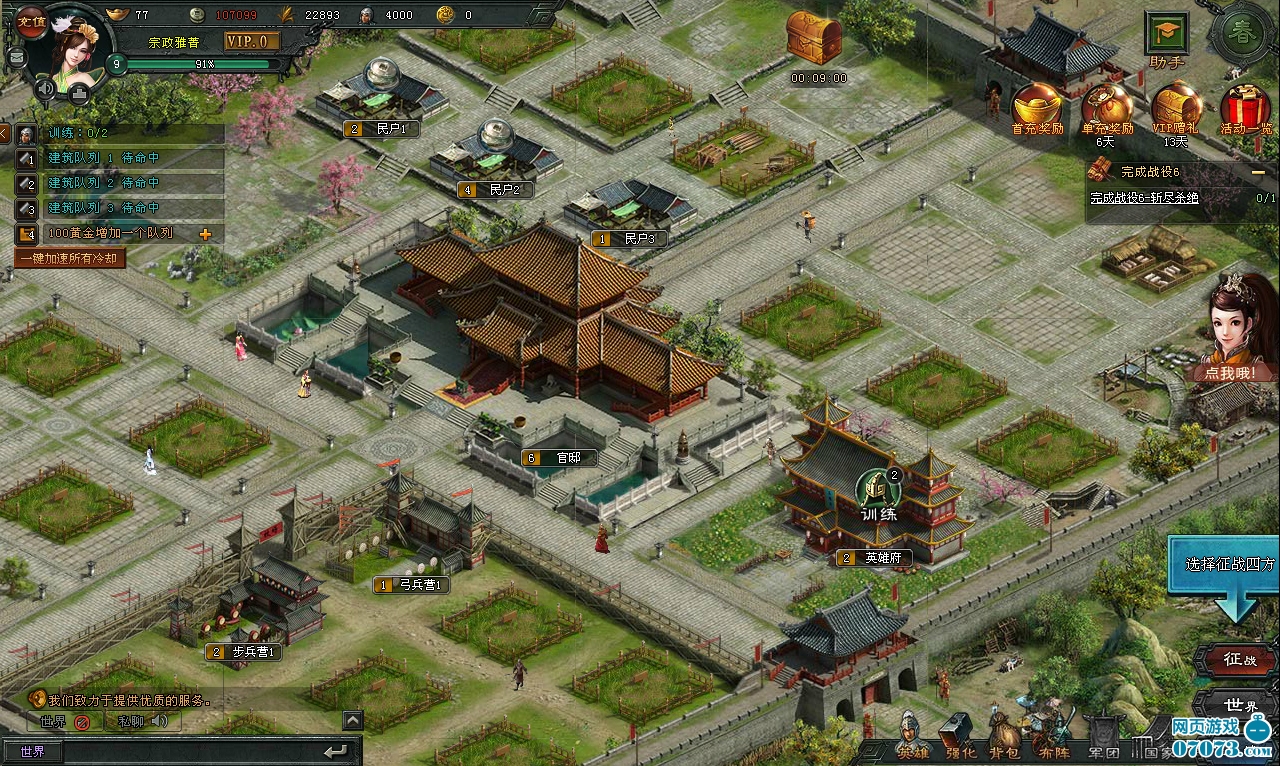Click the VIP.0 badge

(251, 41)
